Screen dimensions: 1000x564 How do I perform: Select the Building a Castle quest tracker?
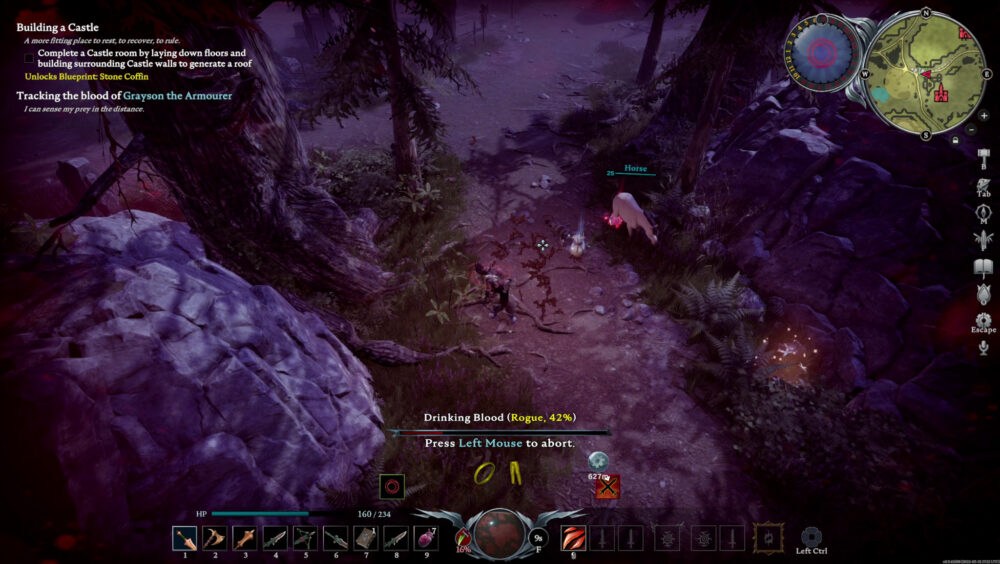(x=57, y=28)
